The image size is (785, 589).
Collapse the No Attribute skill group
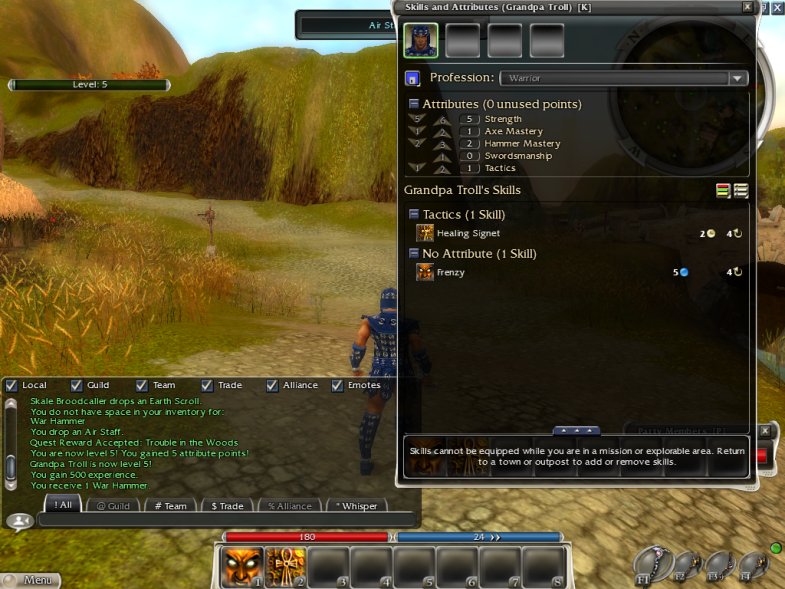tap(414, 254)
